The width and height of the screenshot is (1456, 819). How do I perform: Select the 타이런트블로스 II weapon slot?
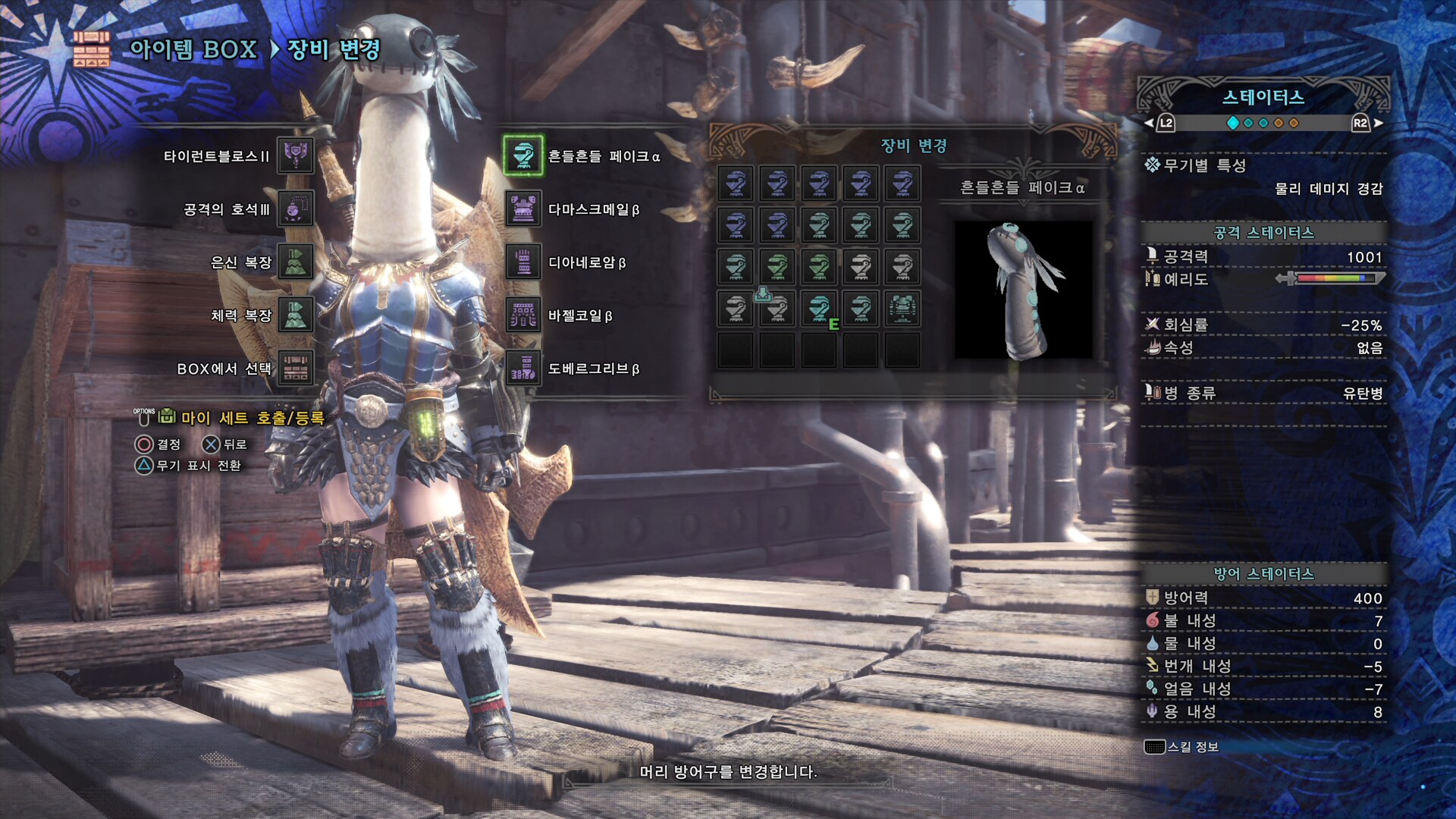[x=295, y=155]
